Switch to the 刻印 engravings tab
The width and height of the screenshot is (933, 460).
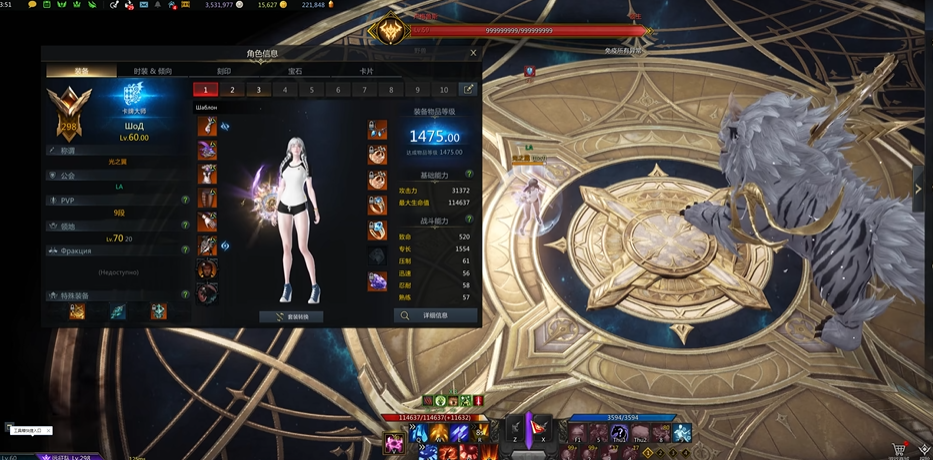coord(224,71)
